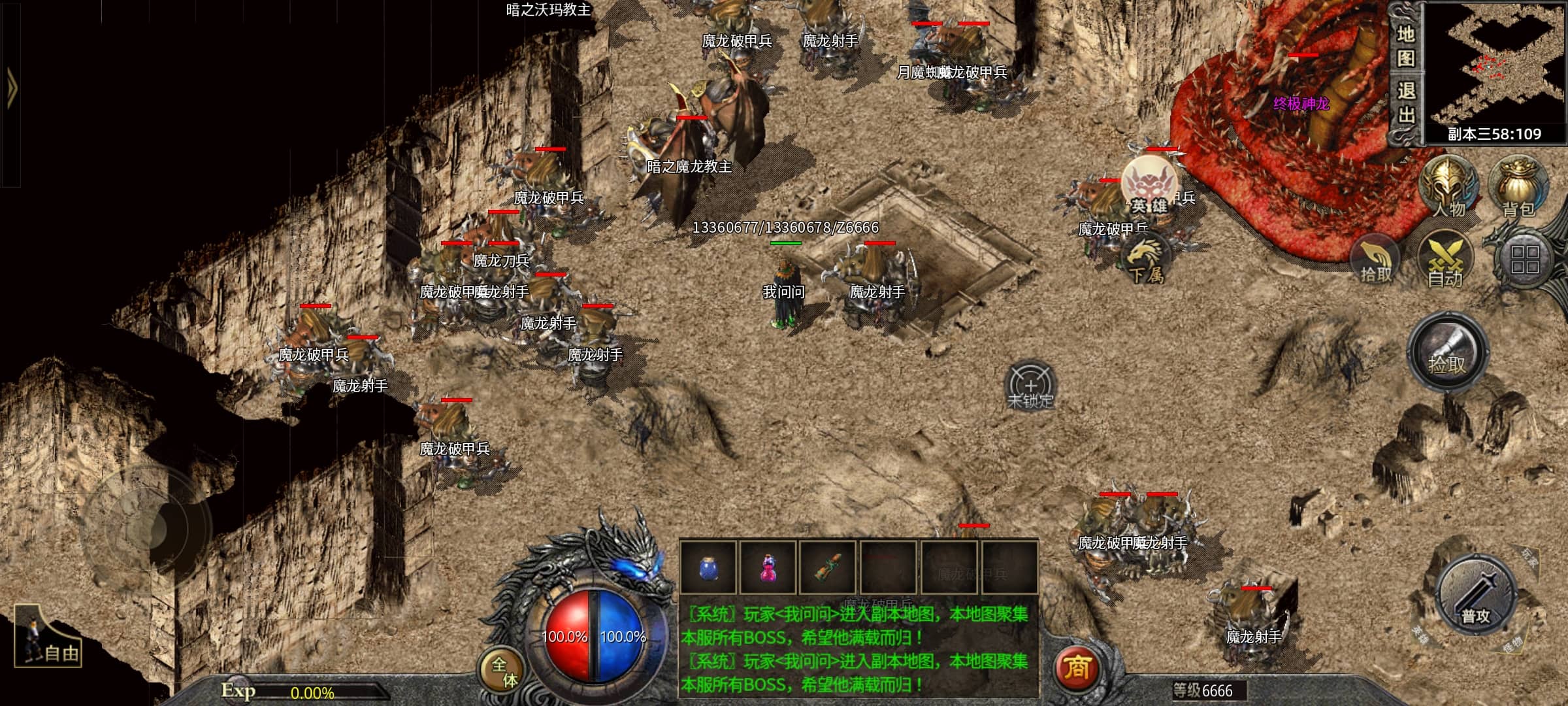1568x706 pixels.
Task: Use the 普攻 basic attack button
Action: pyautogui.click(x=1476, y=596)
